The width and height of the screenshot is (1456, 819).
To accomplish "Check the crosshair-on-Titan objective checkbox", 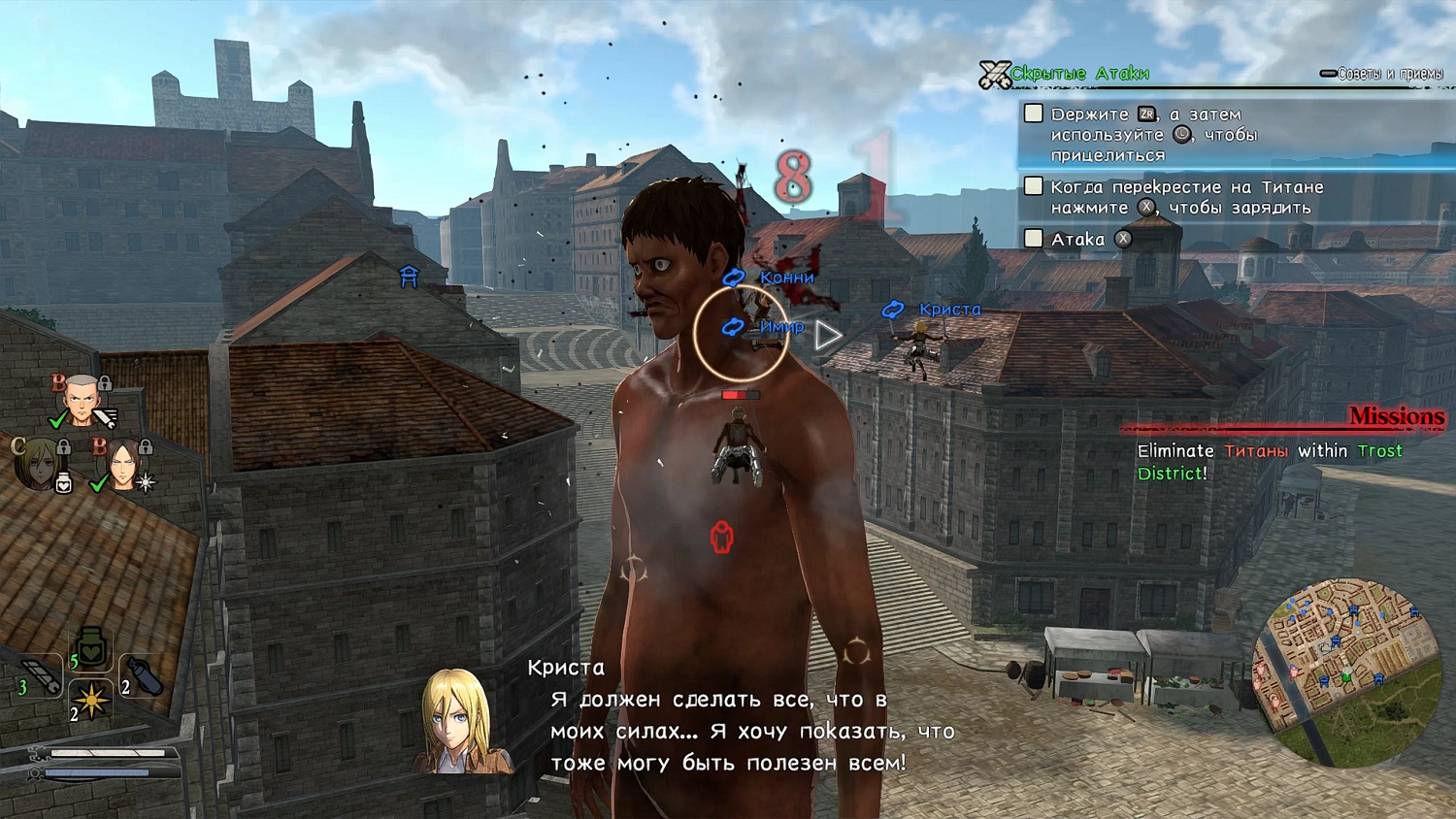I will click(x=1032, y=186).
